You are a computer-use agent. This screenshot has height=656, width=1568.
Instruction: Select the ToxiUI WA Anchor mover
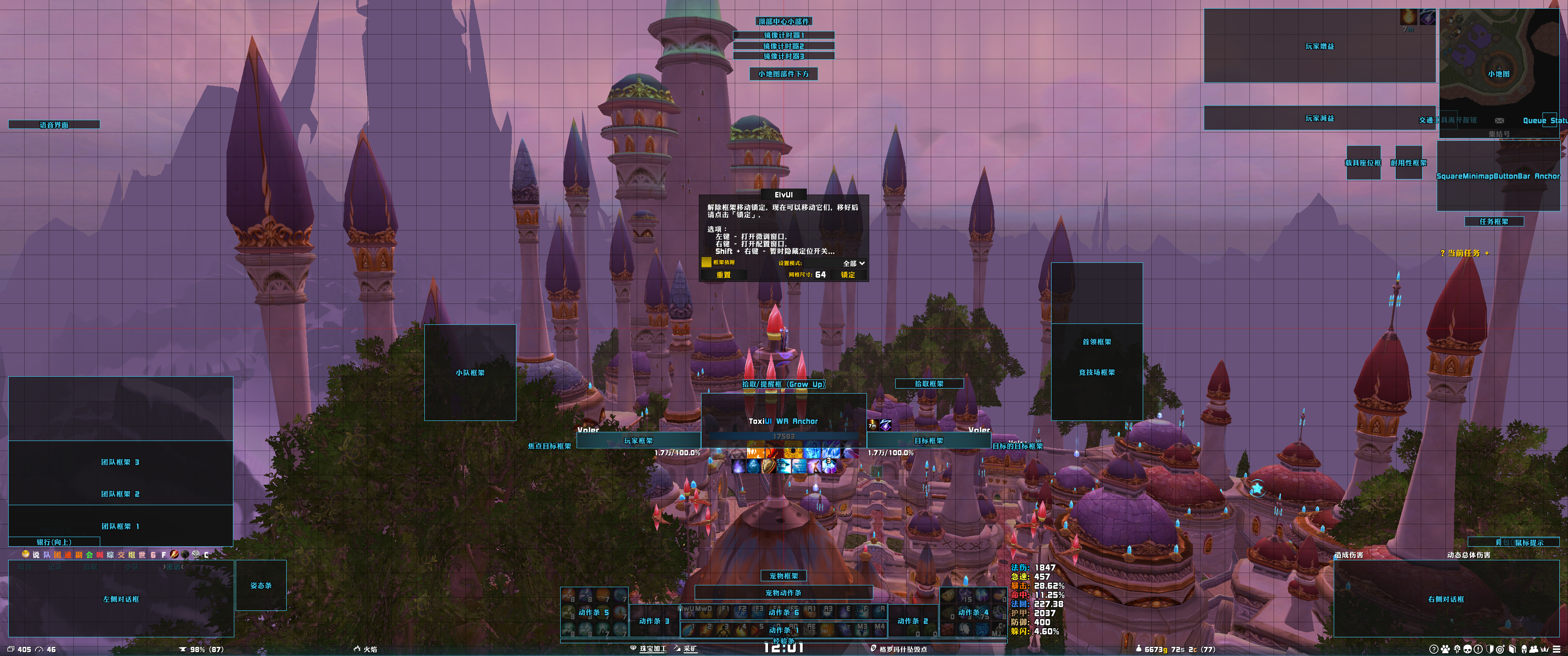point(783,421)
